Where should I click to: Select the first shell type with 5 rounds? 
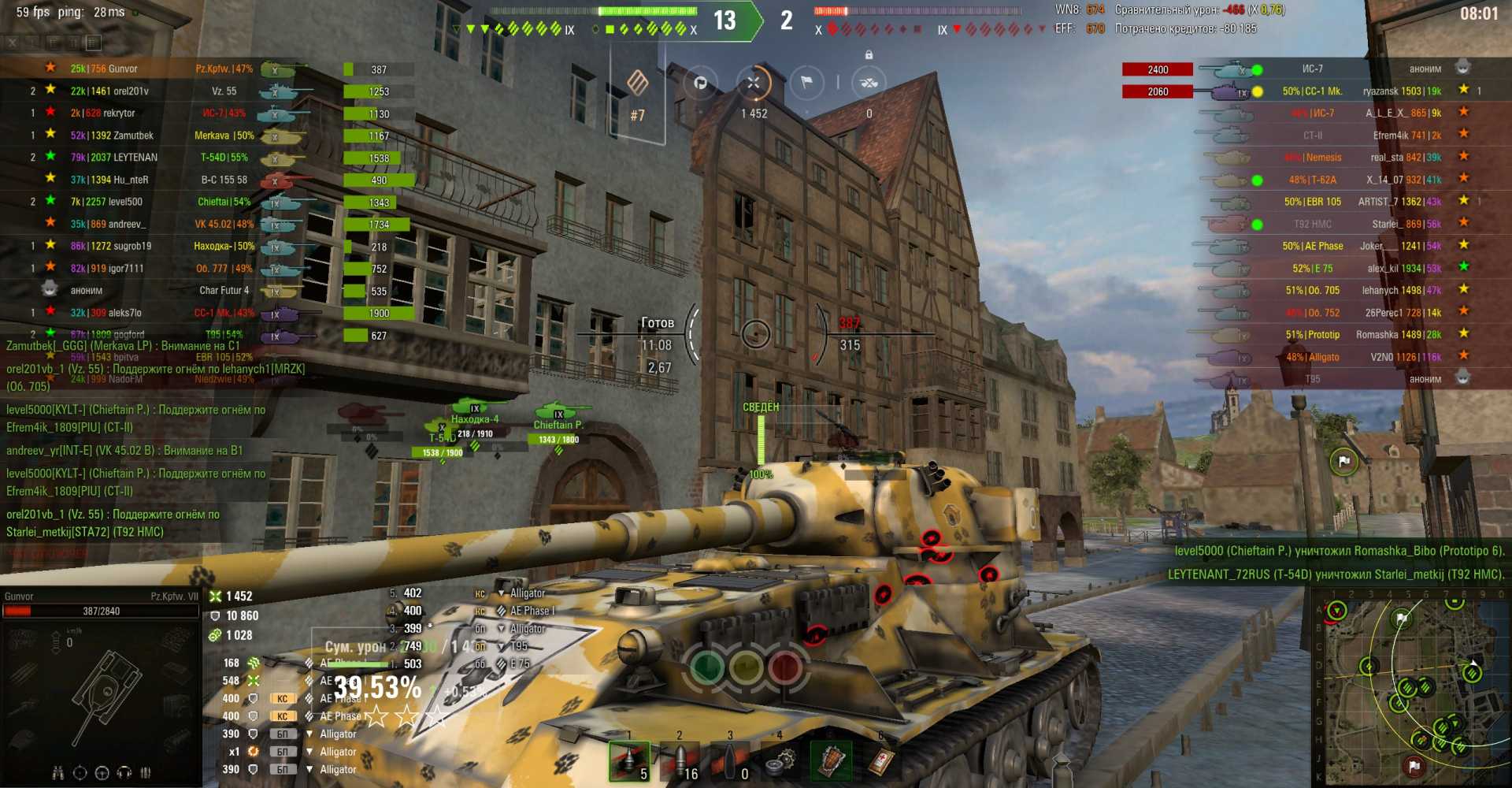[629, 761]
